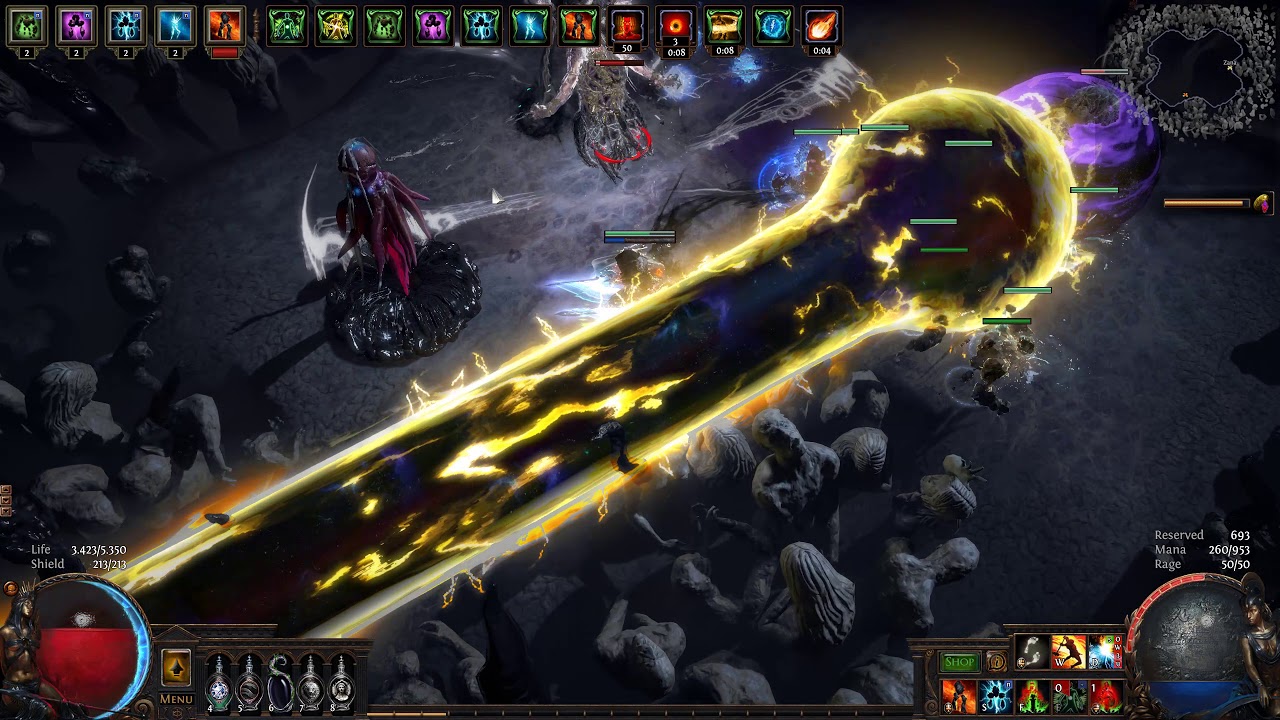Open the Menu button
Viewport: 1280px width, 720px height.
pyautogui.click(x=176, y=699)
